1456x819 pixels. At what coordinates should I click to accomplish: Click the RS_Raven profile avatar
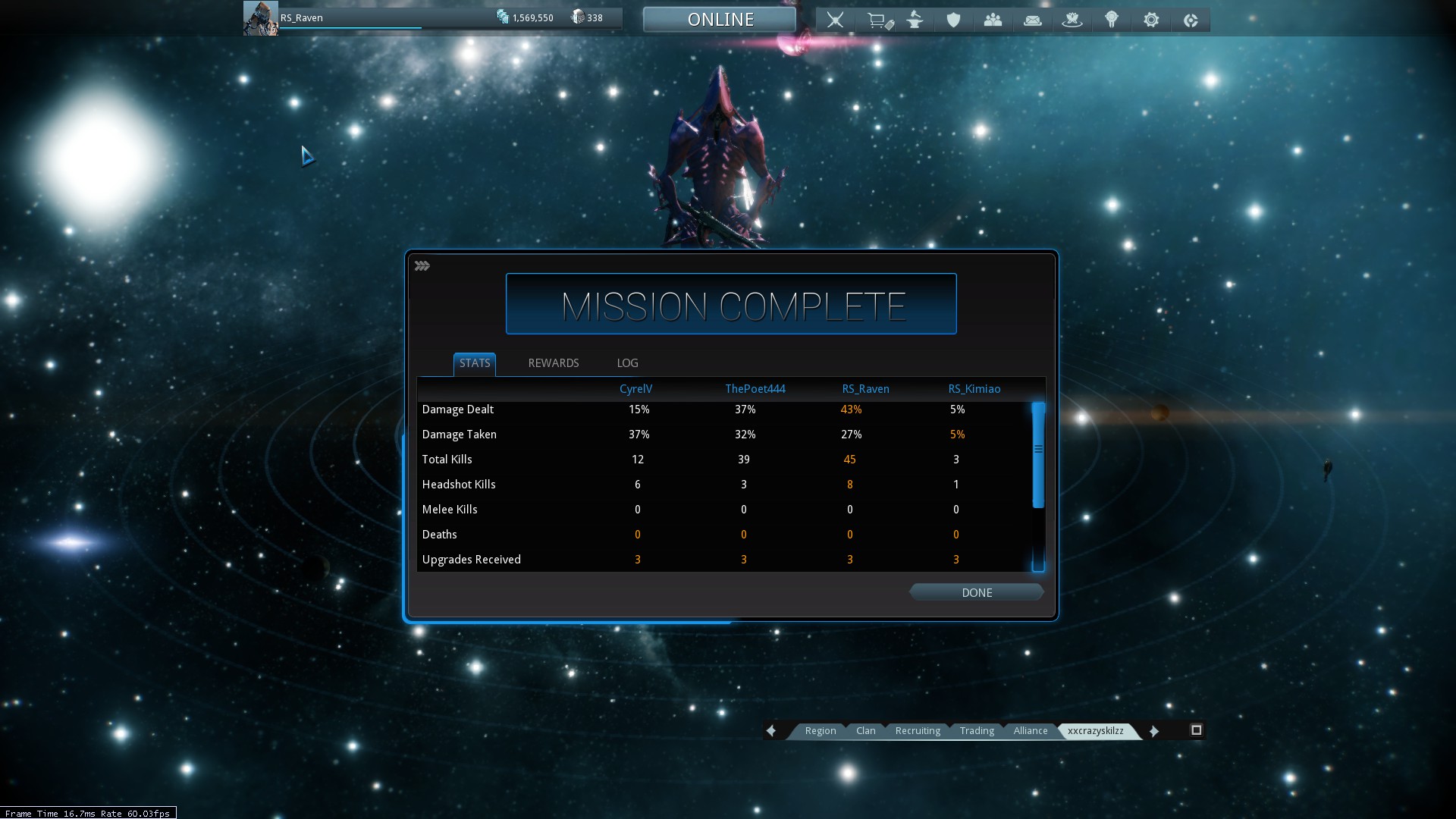[x=260, y=18]
